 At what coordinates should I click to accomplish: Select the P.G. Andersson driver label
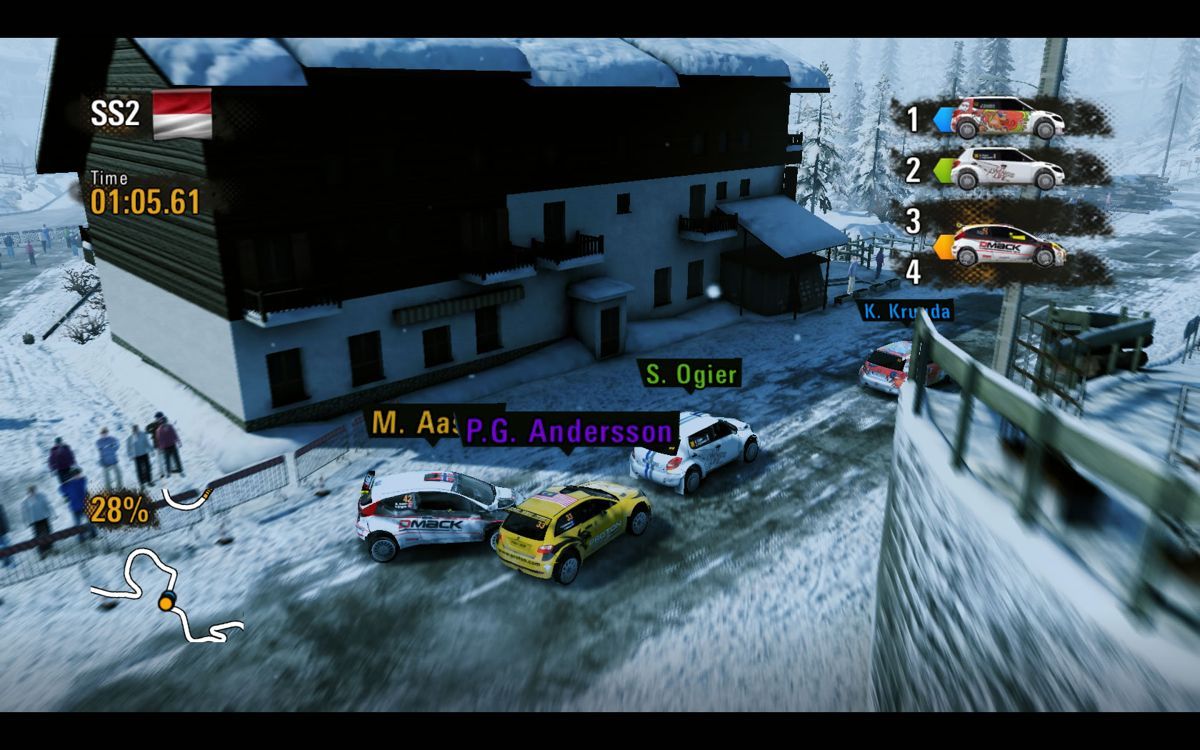click(x=570, y=432)
